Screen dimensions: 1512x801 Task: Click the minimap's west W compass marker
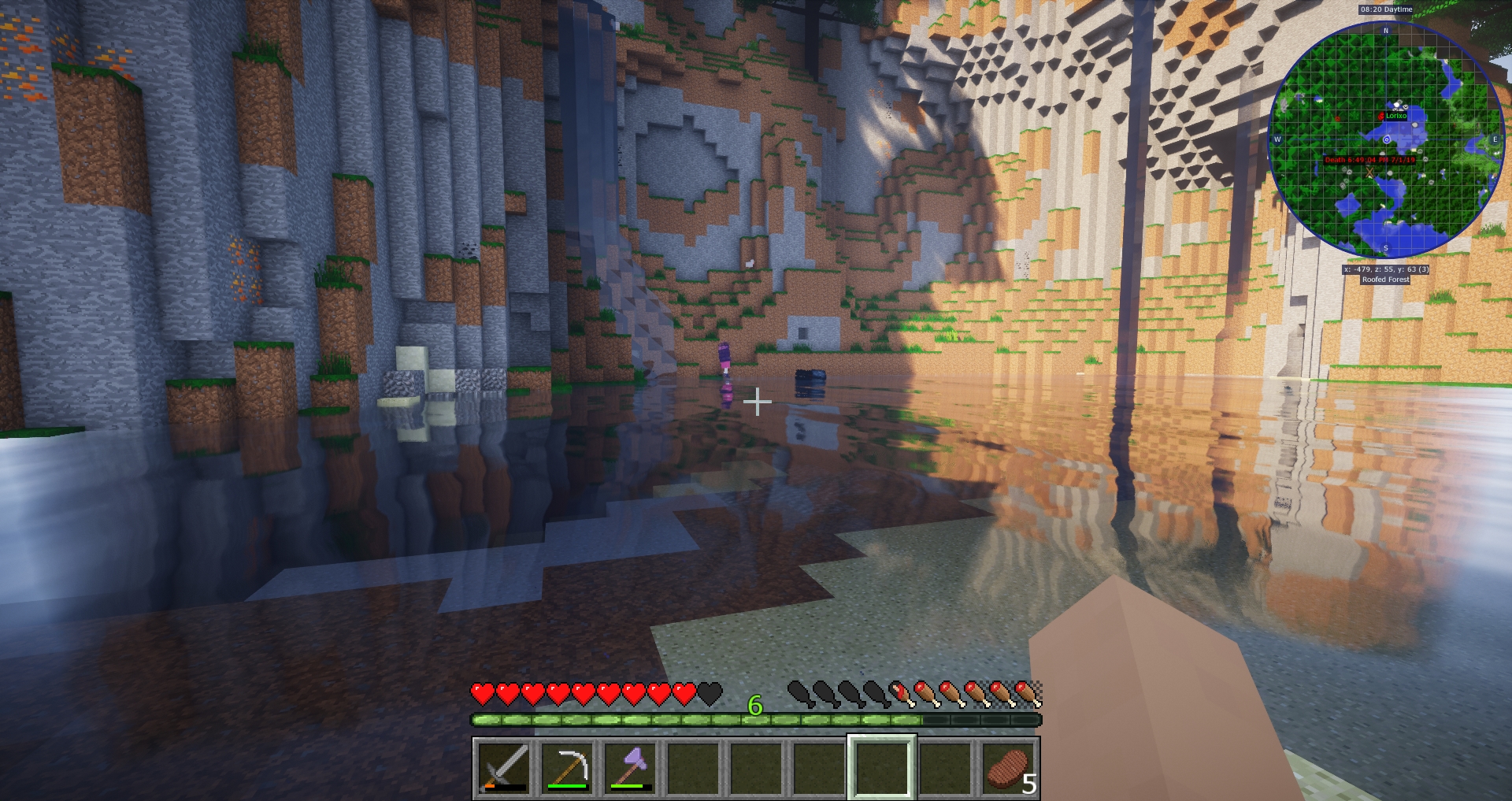pos(1277,139)
